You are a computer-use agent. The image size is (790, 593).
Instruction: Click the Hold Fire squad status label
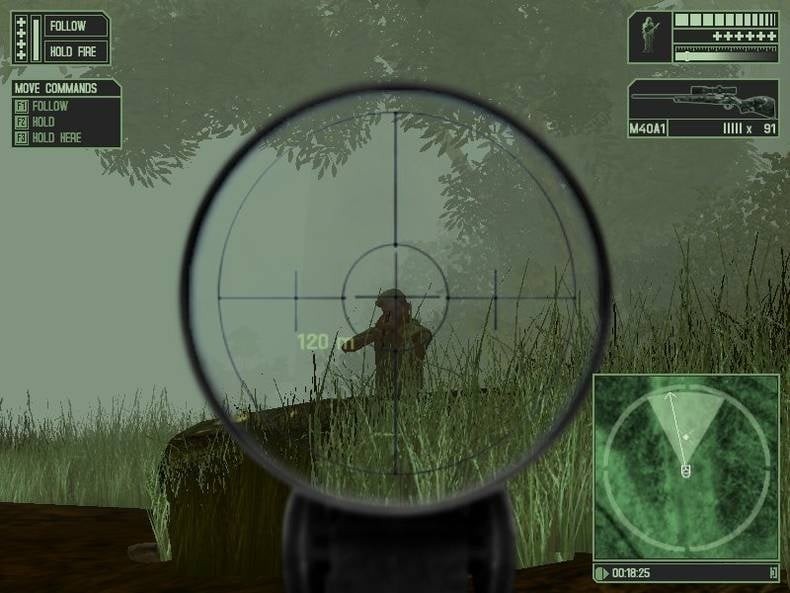pos(74,51)
